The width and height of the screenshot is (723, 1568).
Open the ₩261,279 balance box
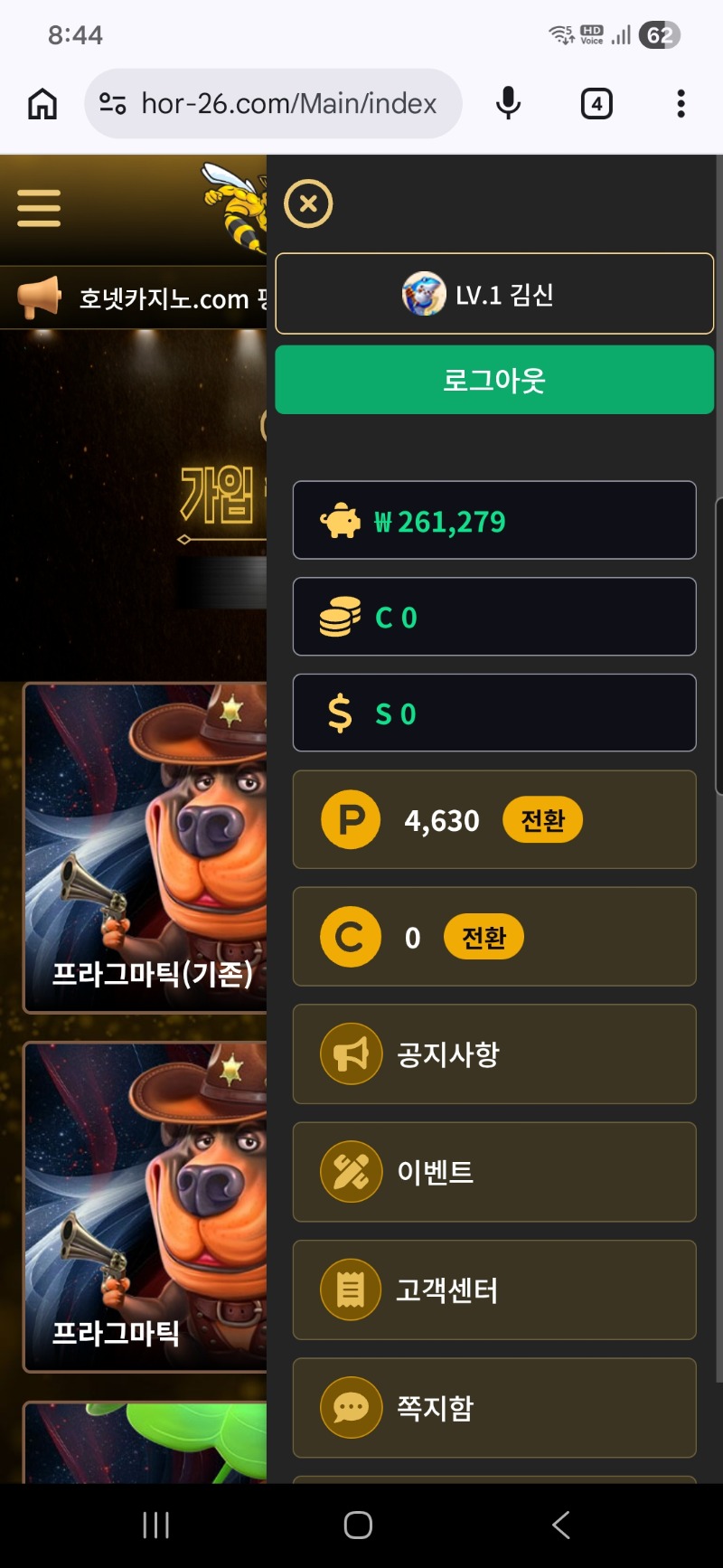494,521
